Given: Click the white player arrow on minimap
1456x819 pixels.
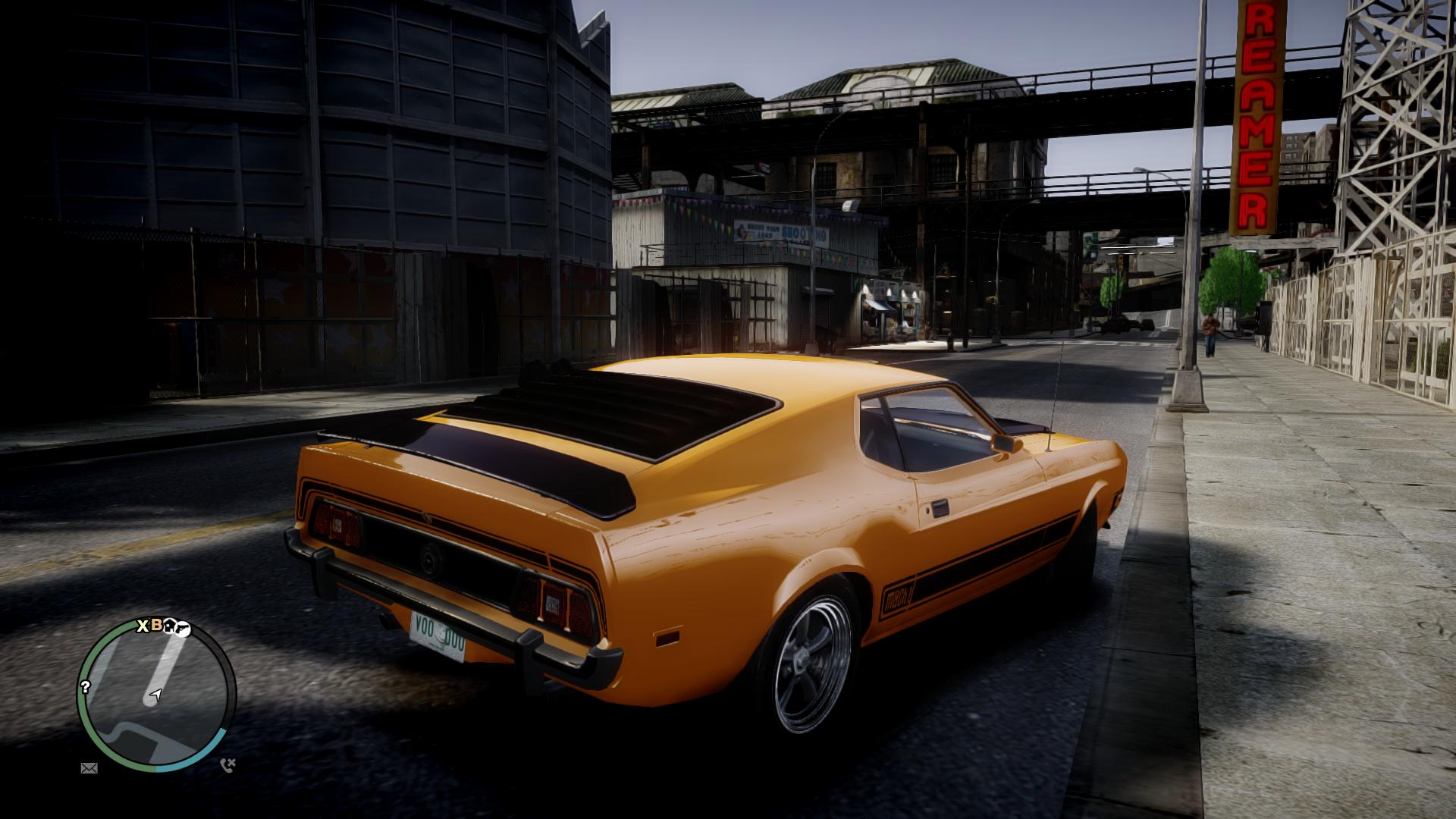Looking at the screenshot, I should 156,695.
